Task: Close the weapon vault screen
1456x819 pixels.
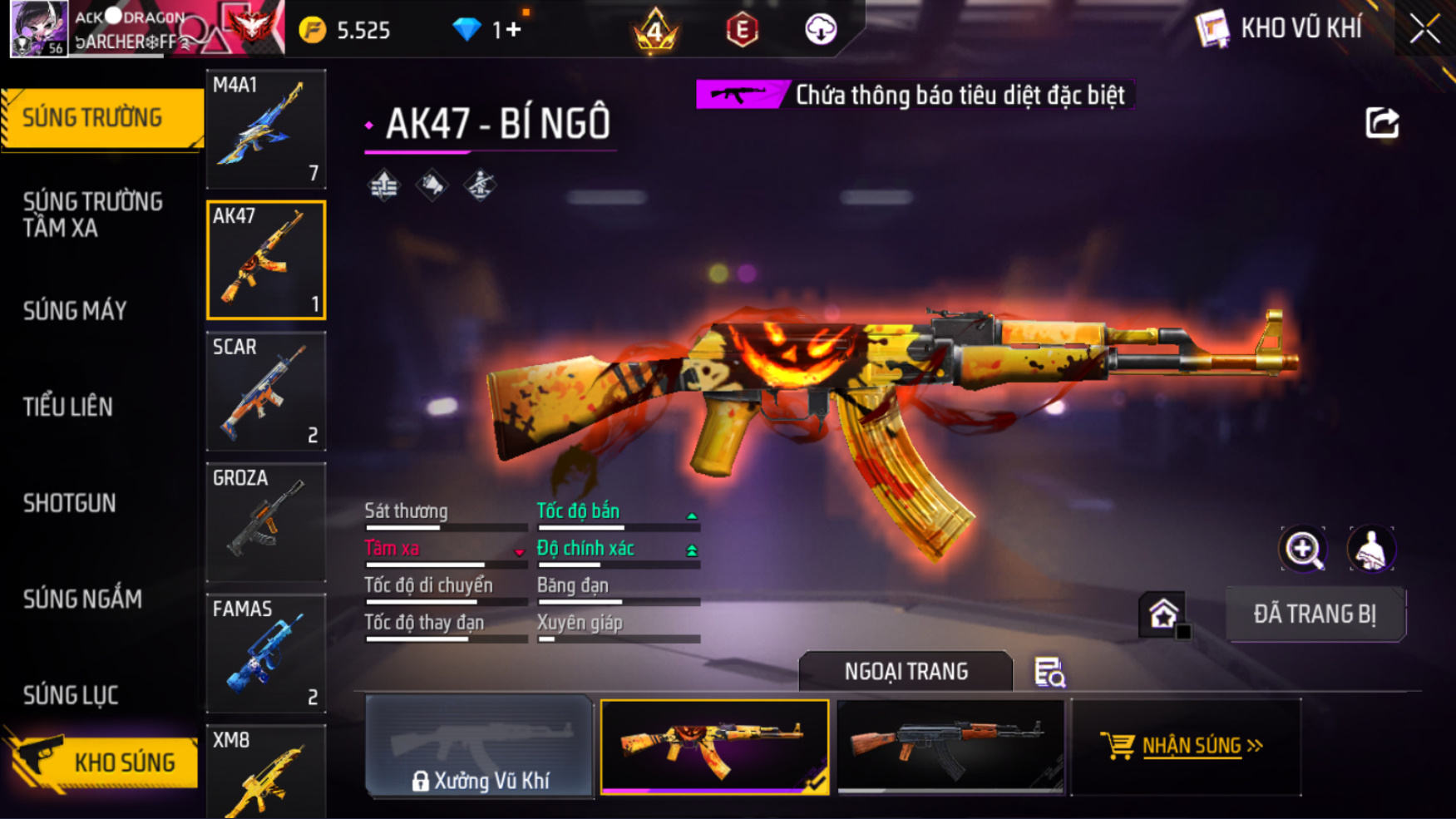Action: (1424, 29)
